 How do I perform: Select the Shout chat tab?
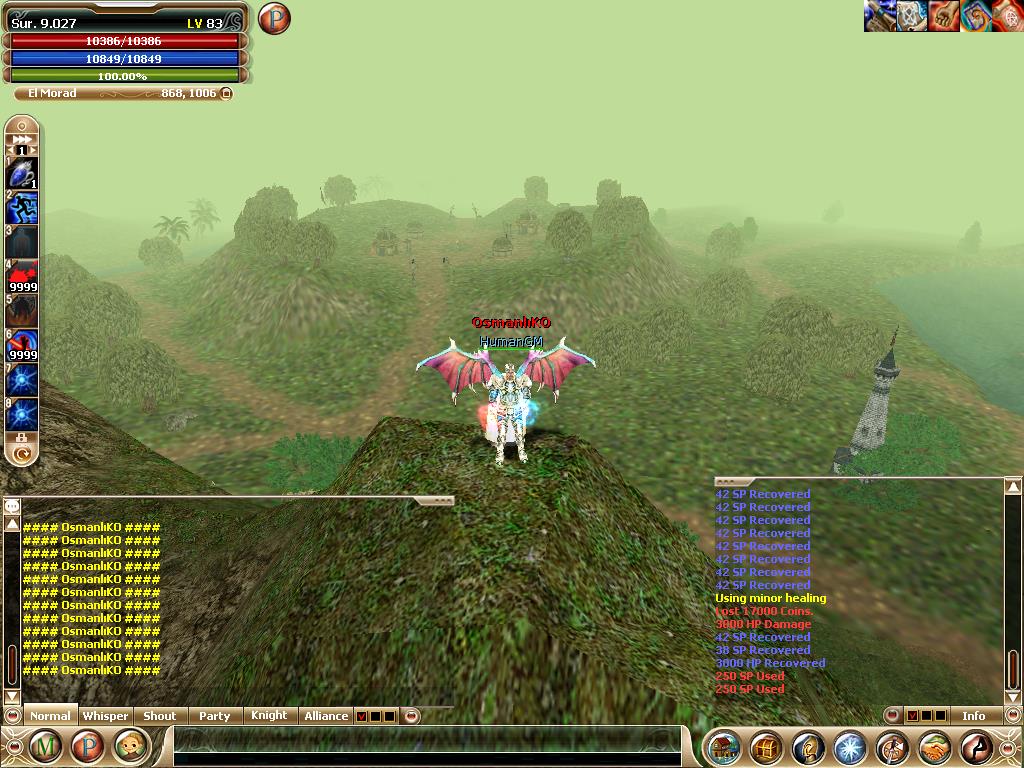(159, 716)
